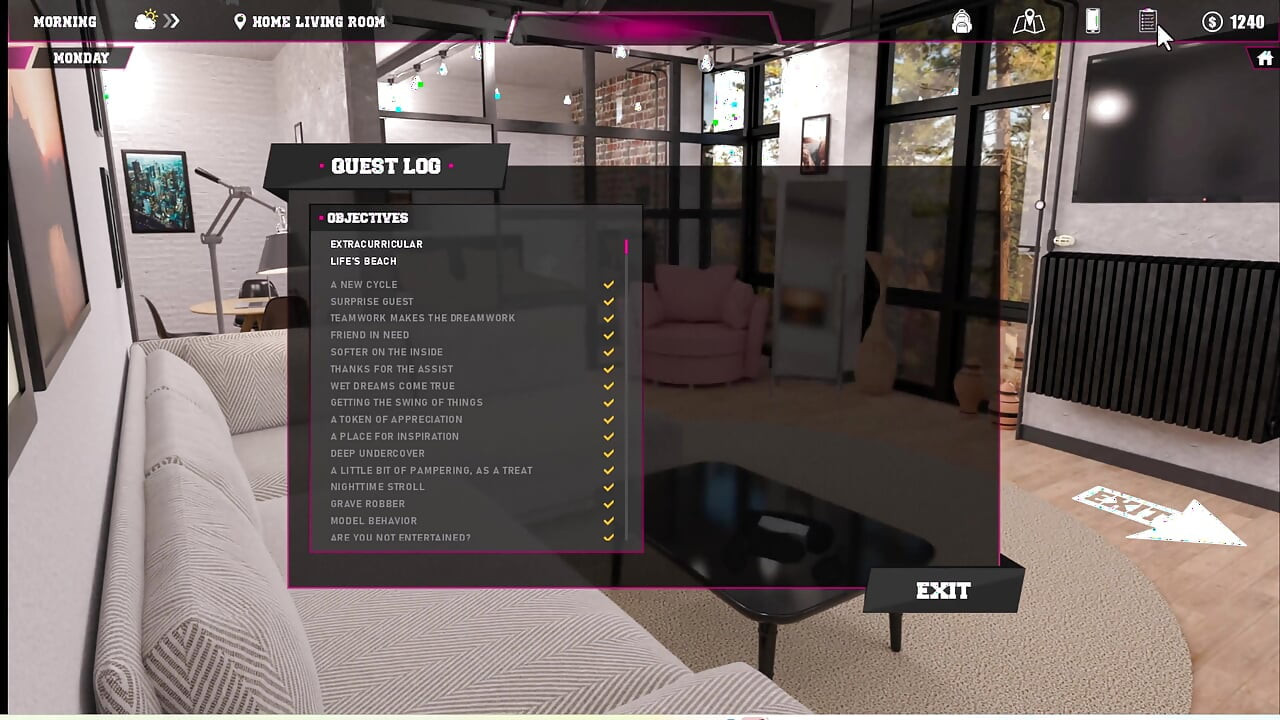This screenshot has height=720, width=1280.
Task: Open Teamwork Makes the Dreamwork entry
Action: point(423,318)
